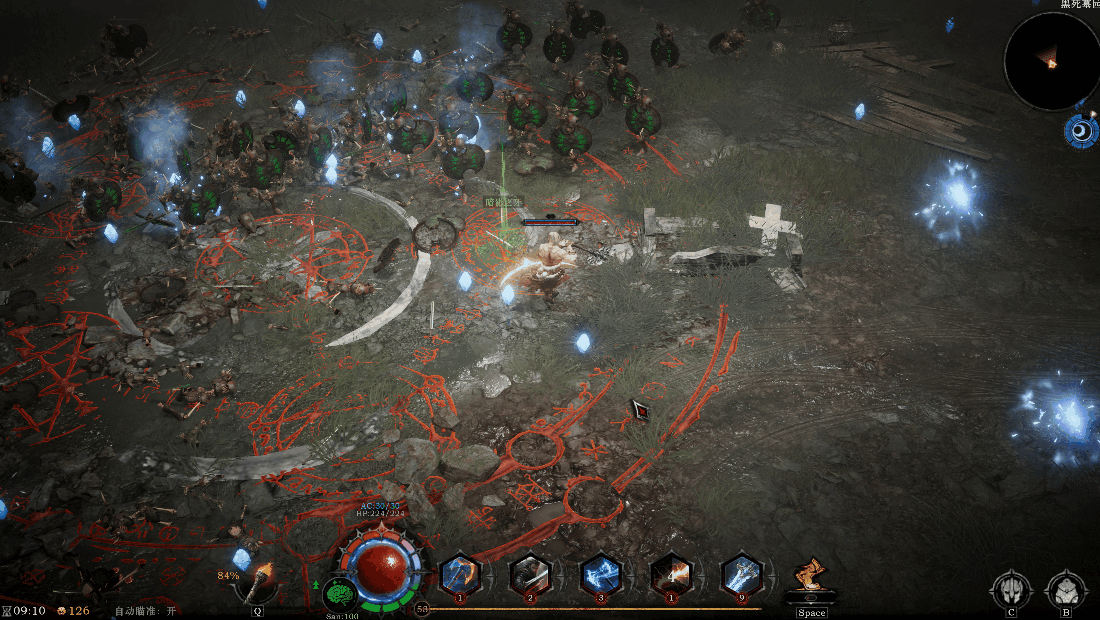
Task: Select the blue crescent moon icon
Action: point(1081,131)
